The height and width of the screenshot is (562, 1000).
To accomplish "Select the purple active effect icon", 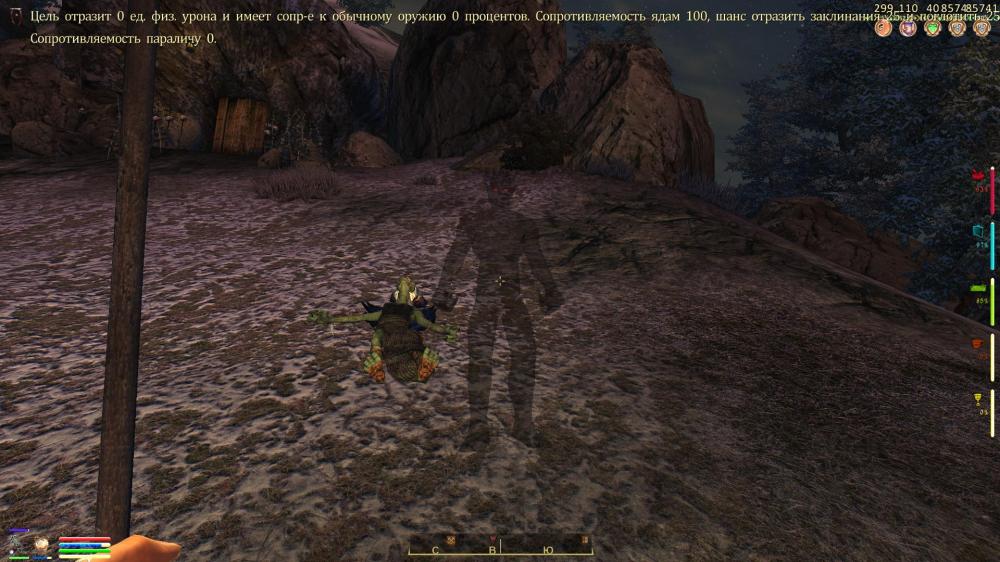I will coord(908,28).
